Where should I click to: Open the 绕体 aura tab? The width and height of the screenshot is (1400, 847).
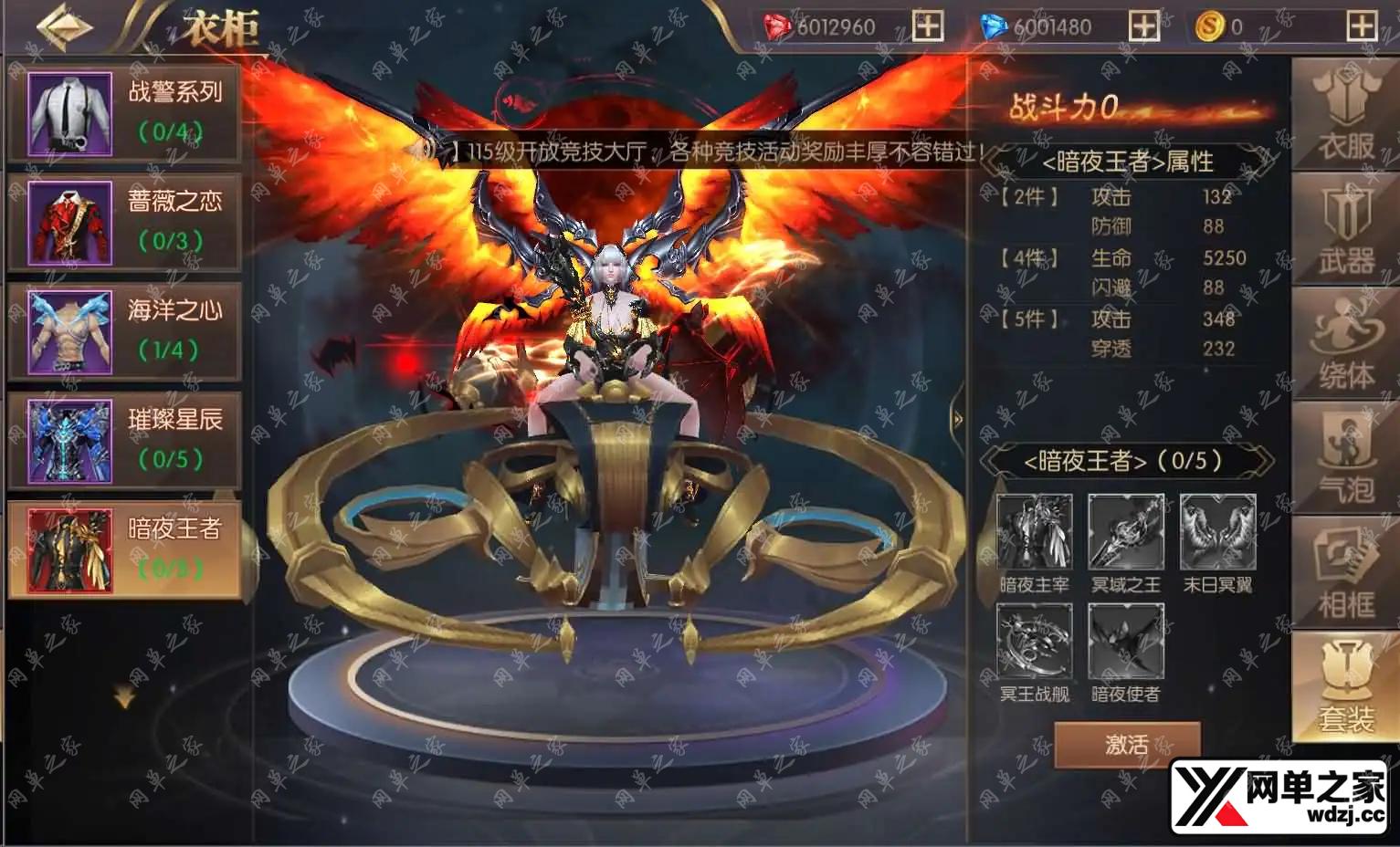[x=1345, y=344]
